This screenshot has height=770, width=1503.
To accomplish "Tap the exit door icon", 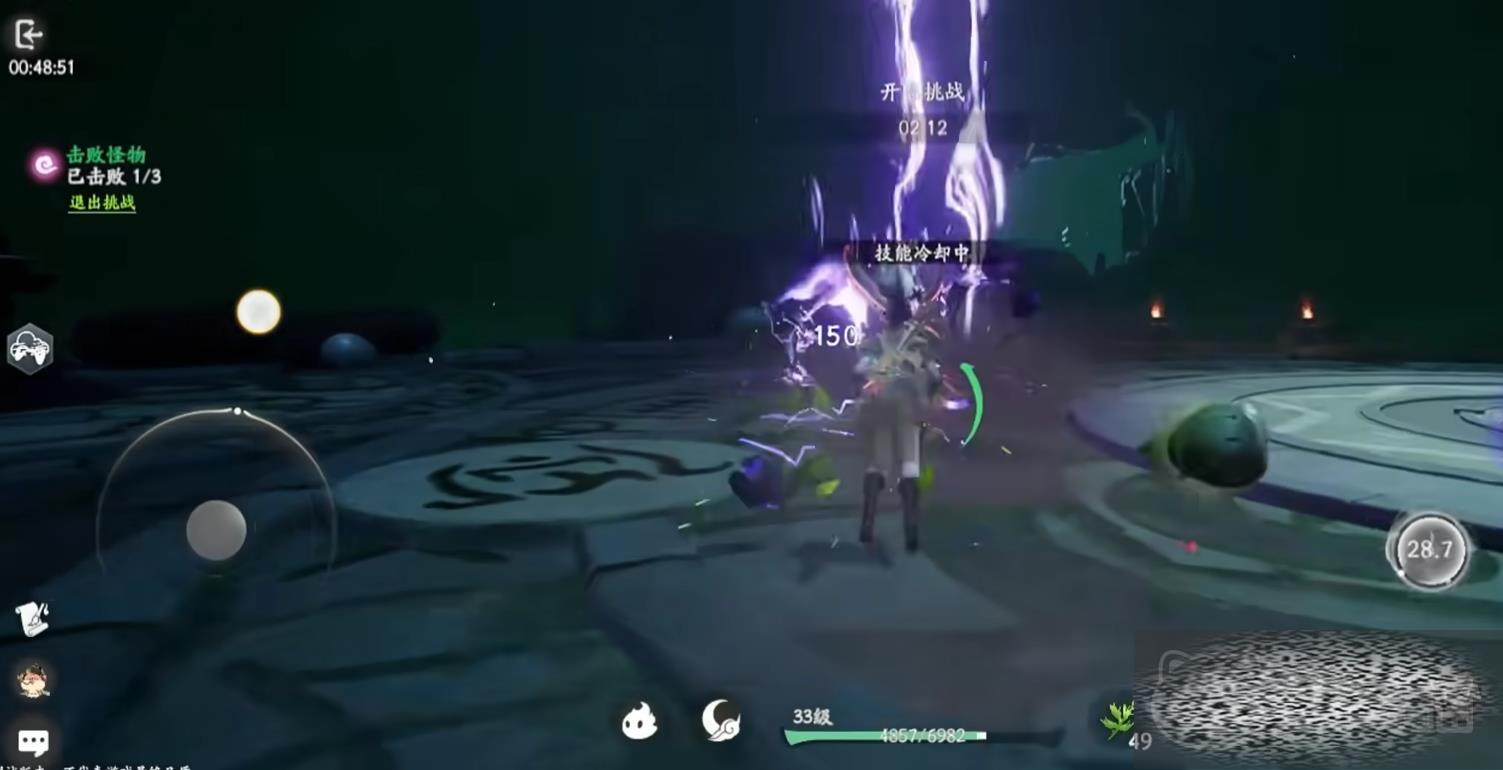I will [x=27, y=35].
